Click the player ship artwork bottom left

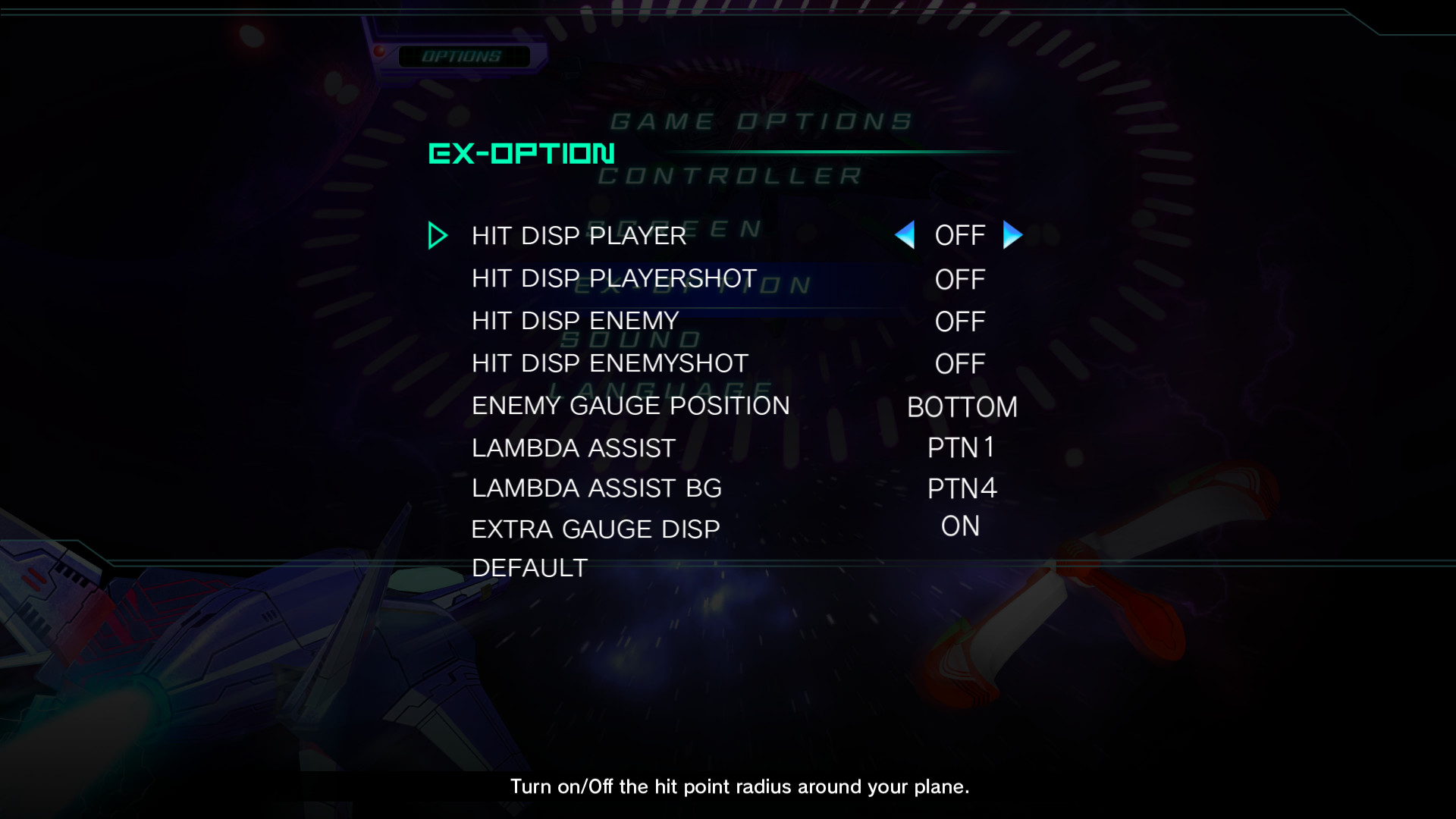[152, 645]
